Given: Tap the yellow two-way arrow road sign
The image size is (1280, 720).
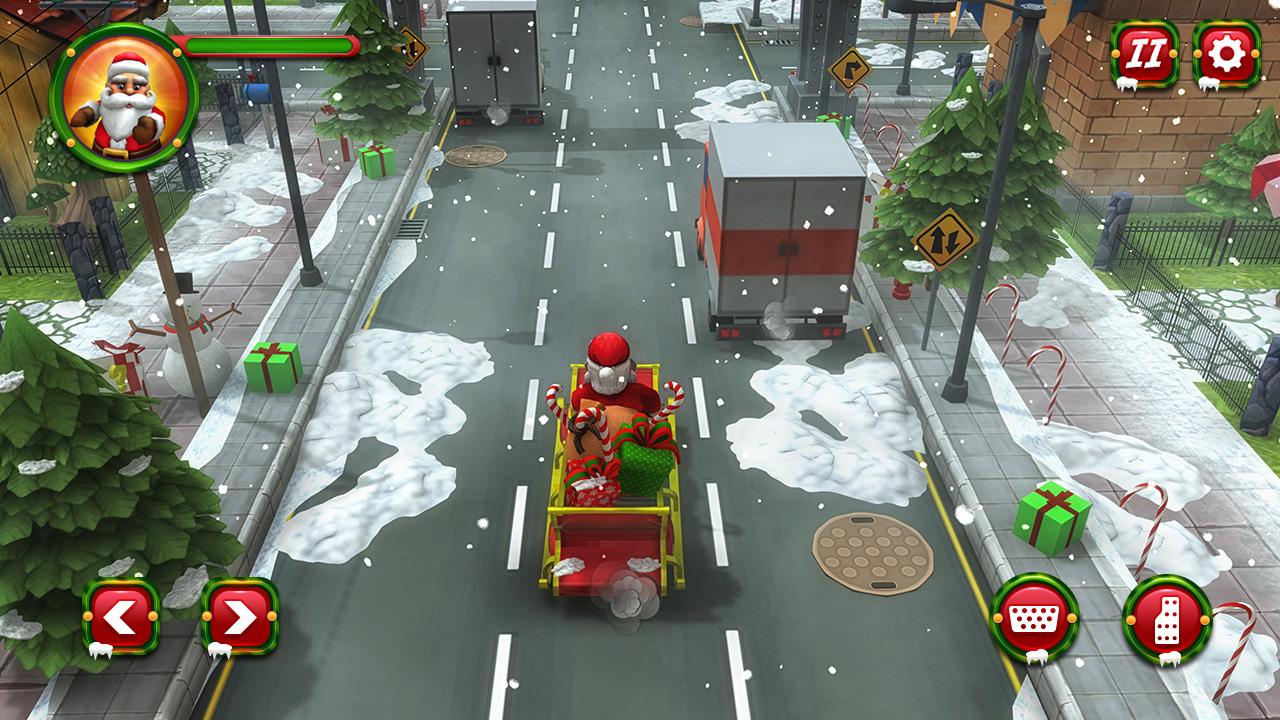Looking at the screenshot, I should (x=945, y=237).
